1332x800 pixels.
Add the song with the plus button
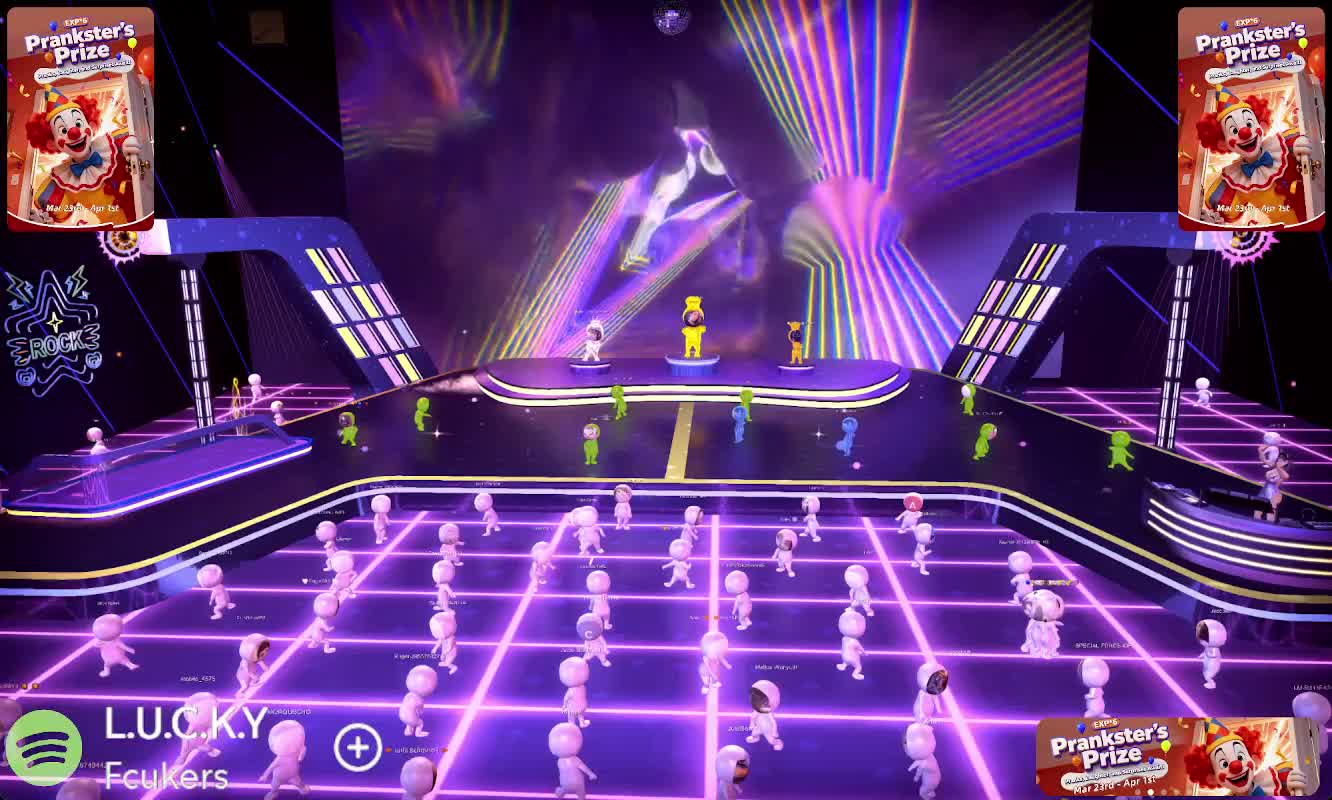357,747
